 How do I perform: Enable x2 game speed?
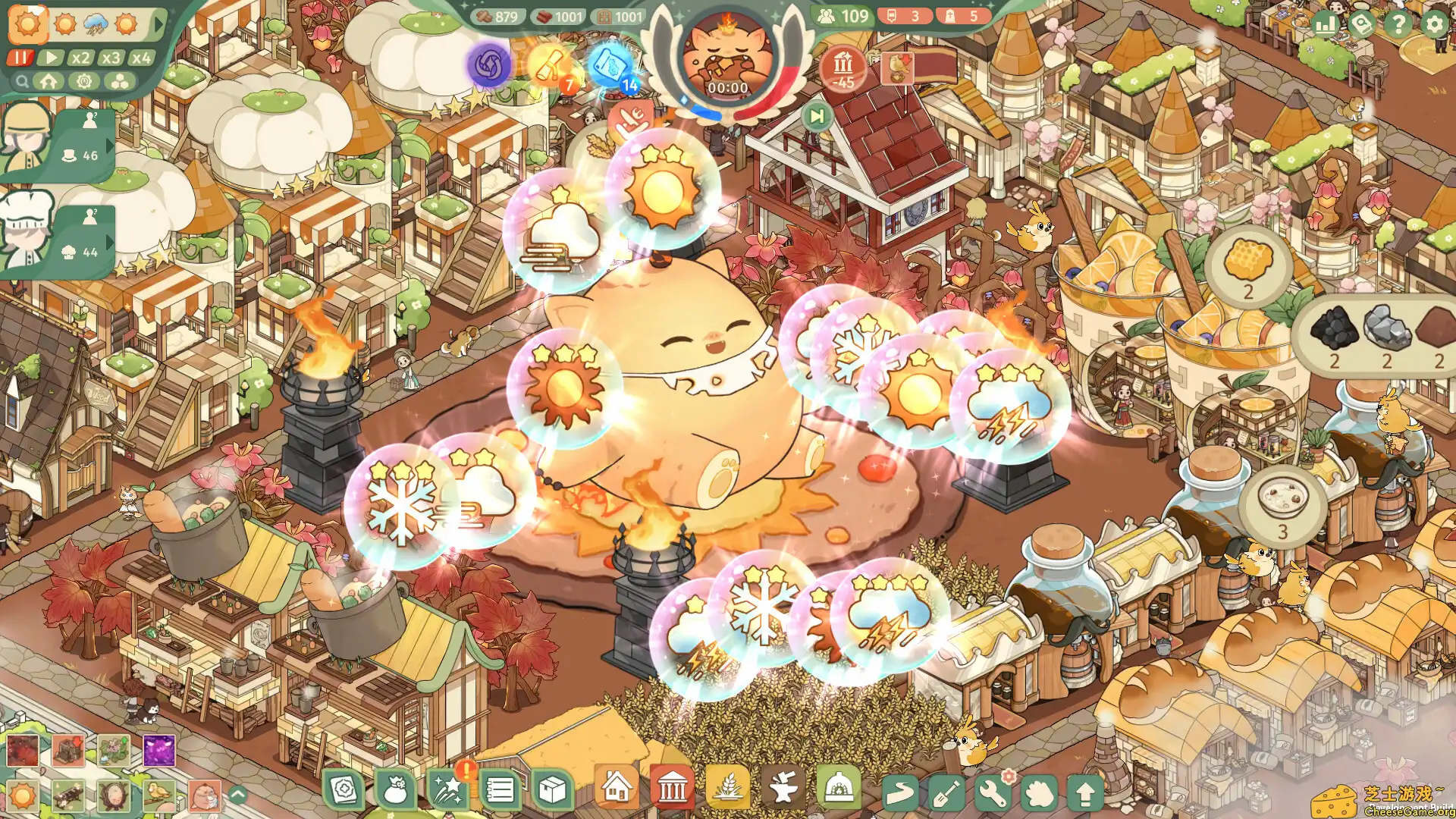click(x=80, y=57)
